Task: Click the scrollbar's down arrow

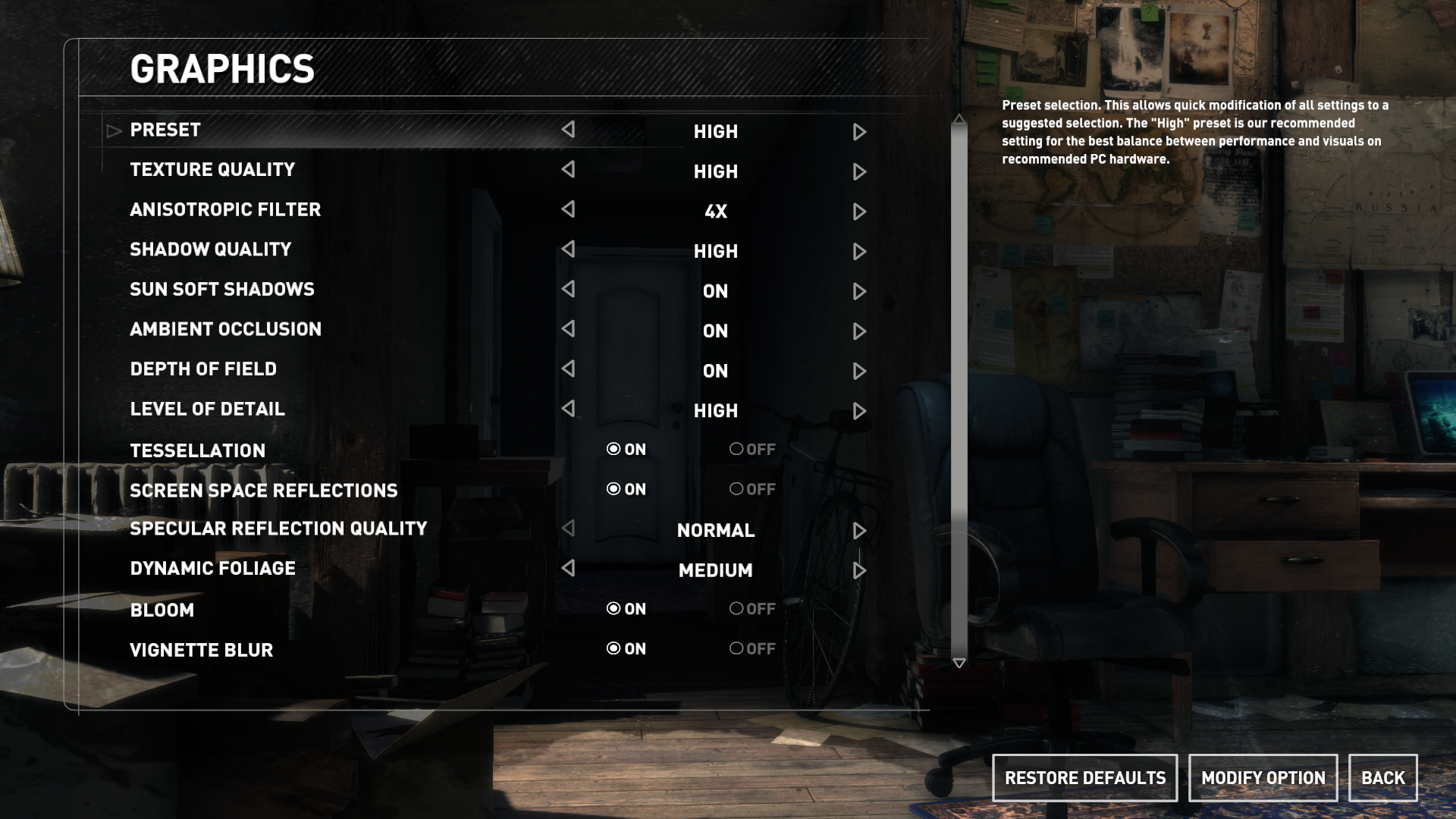Action: click(959, 664)
